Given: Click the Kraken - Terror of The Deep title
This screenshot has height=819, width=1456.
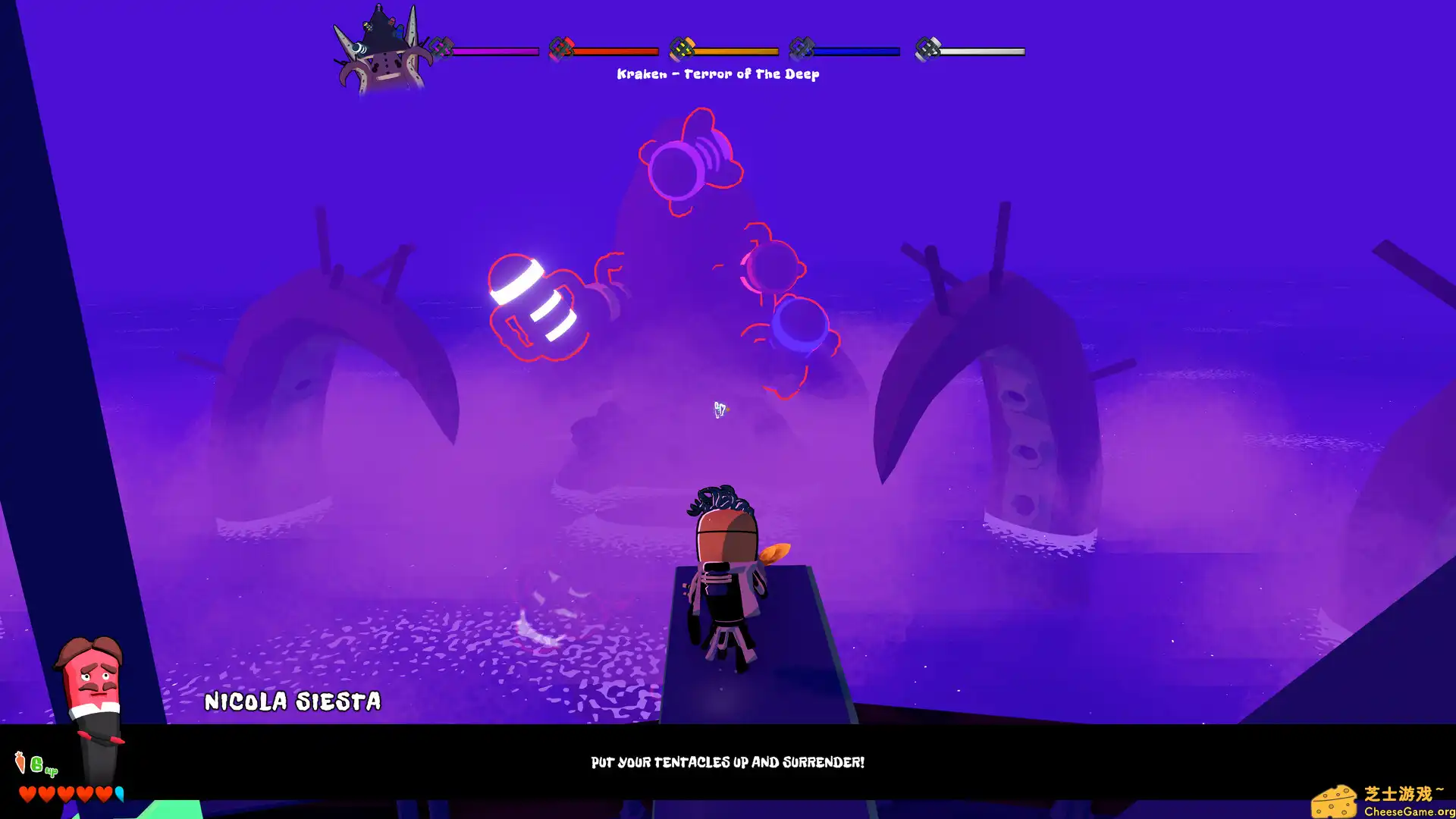Looking at the screenshot, I should click(718, 74).
